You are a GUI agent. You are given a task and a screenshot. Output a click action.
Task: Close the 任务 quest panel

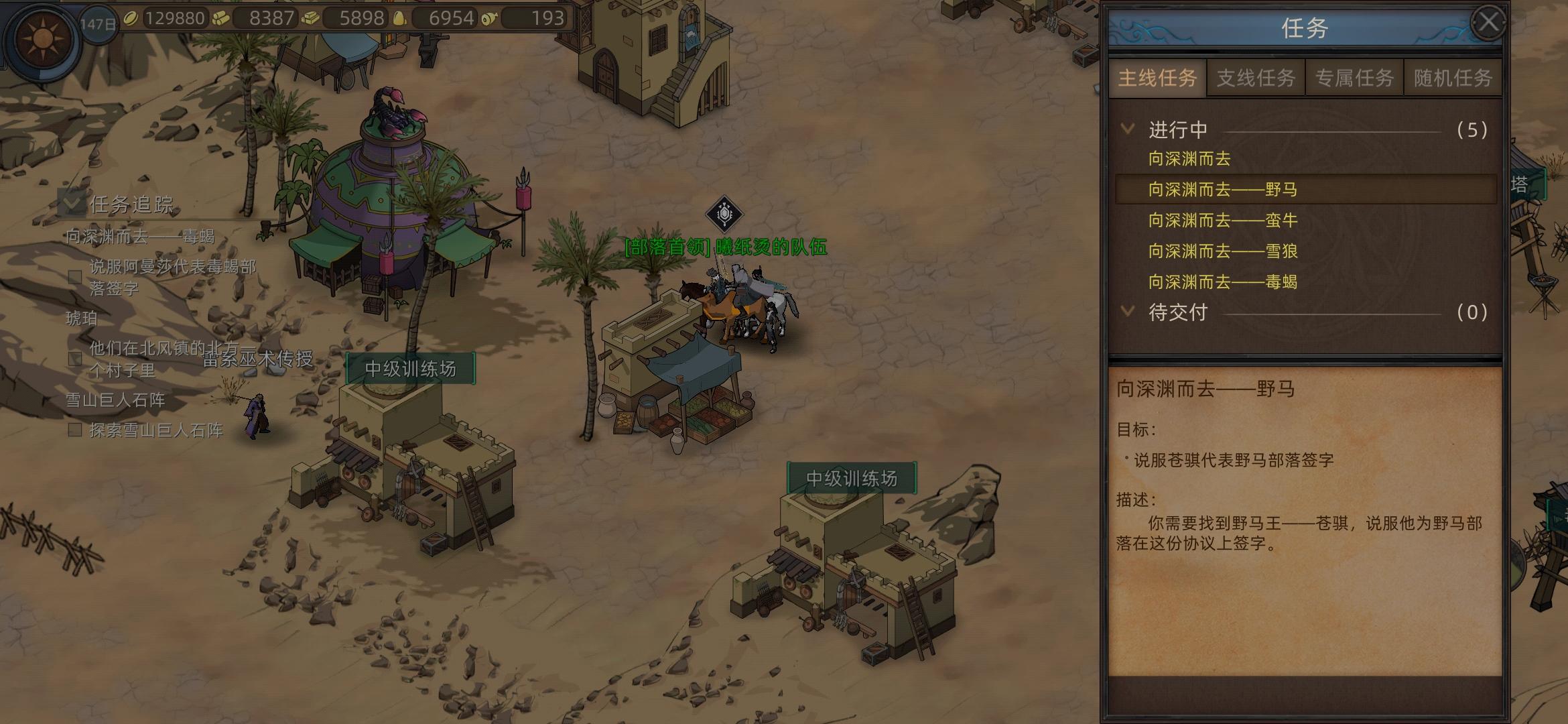[1488, 23]
